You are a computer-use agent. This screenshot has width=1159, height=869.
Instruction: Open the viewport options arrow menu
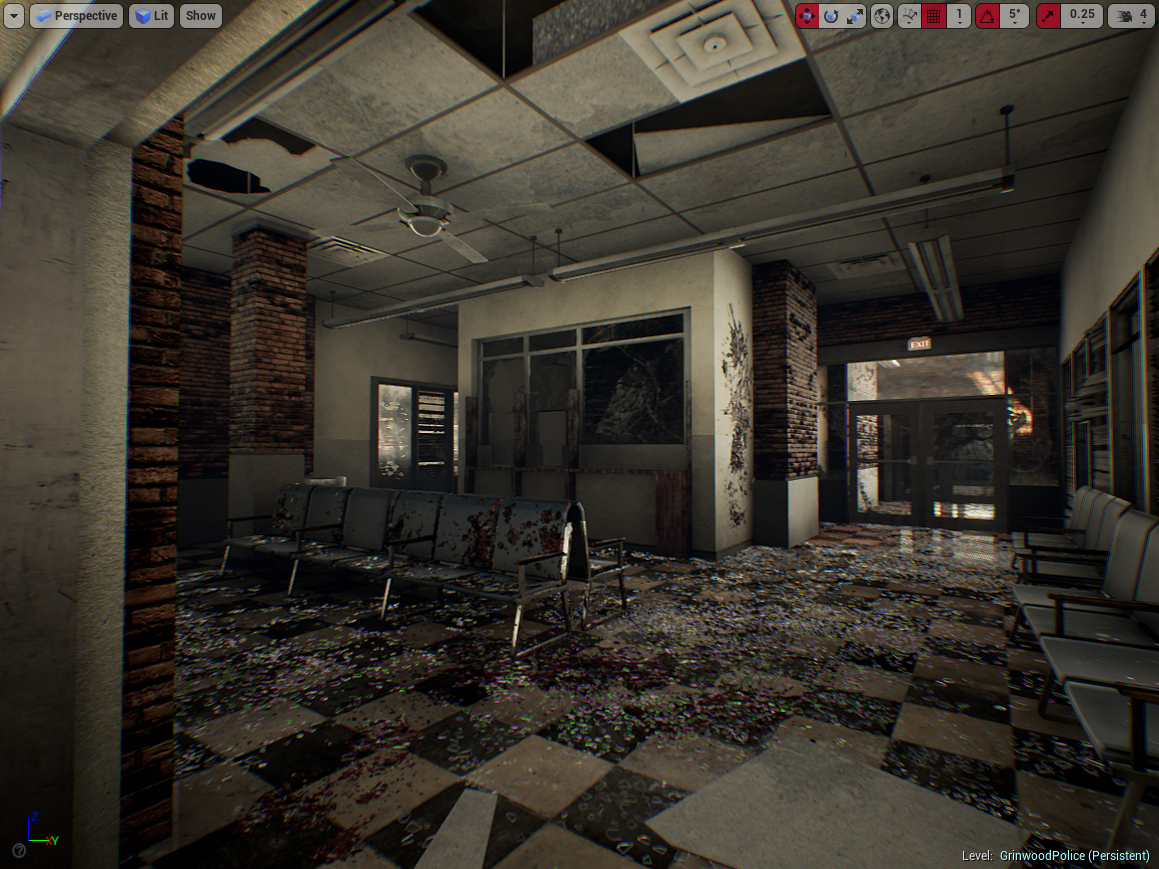point(14,15)
